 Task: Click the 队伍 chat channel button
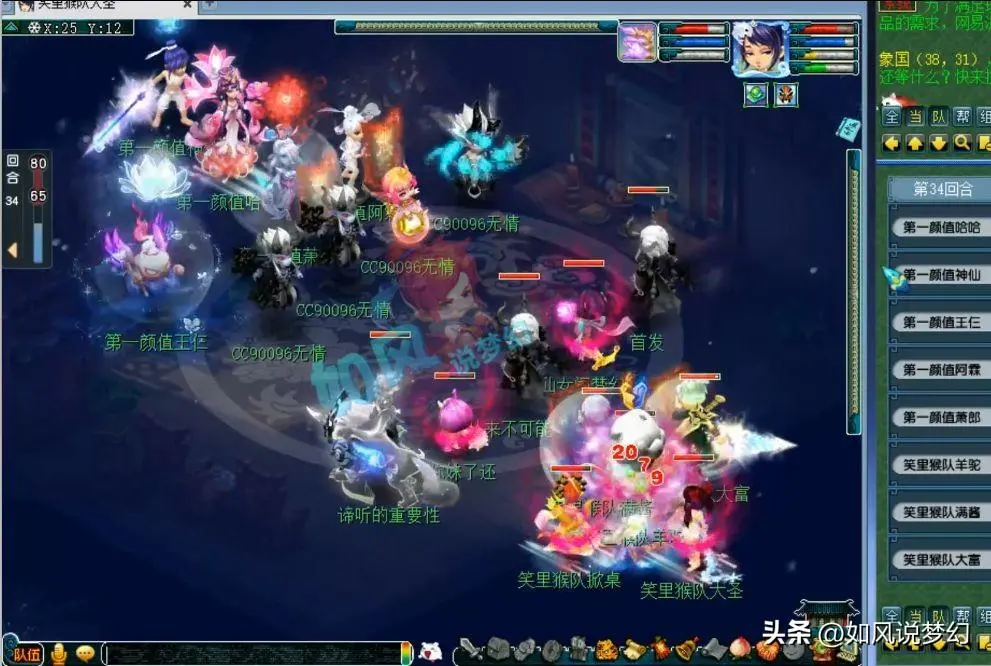[27, 654]
